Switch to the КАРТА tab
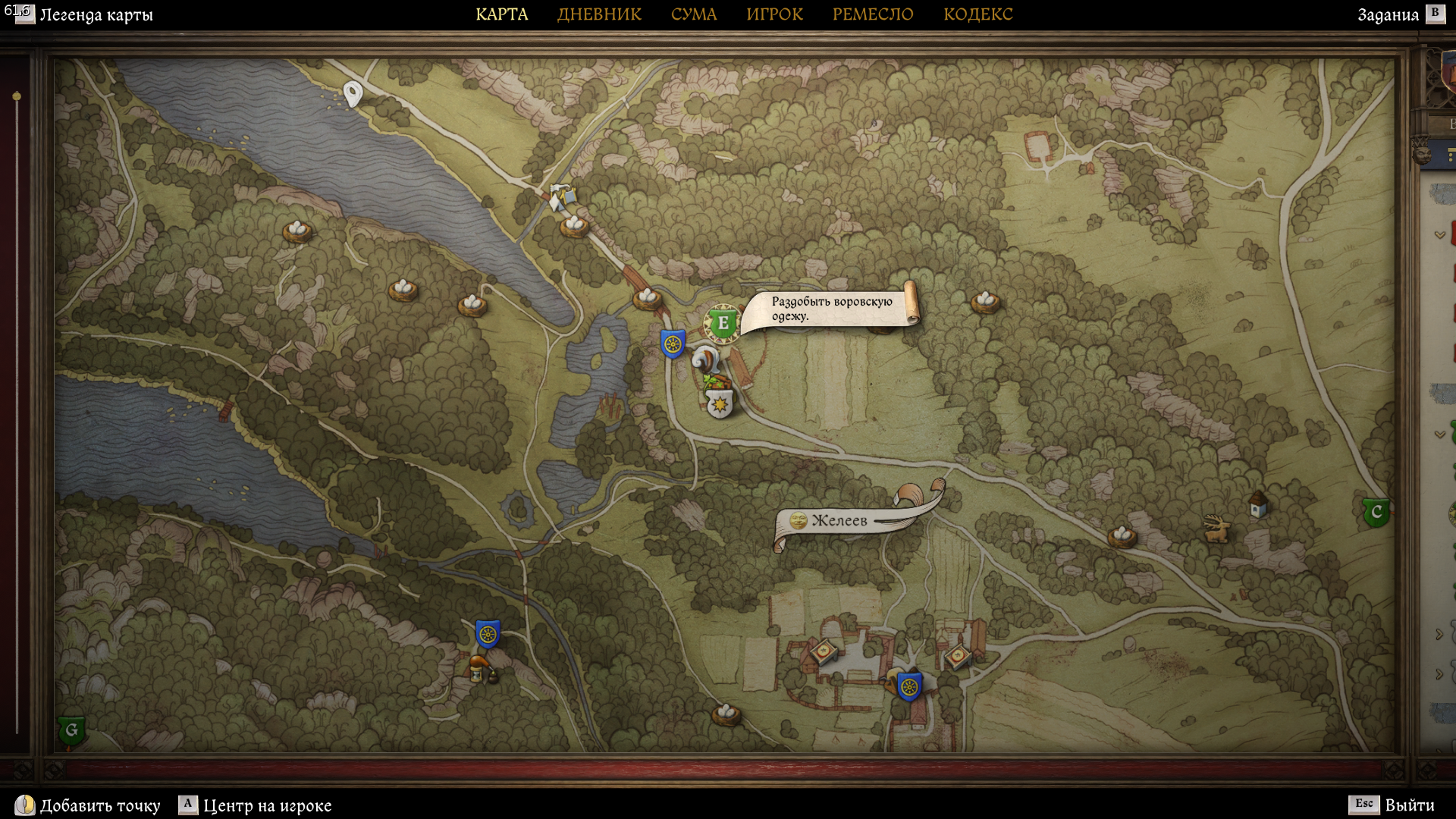Image resolution: width=1456 pixels, height=819 pixels. [x=501, y=14]
